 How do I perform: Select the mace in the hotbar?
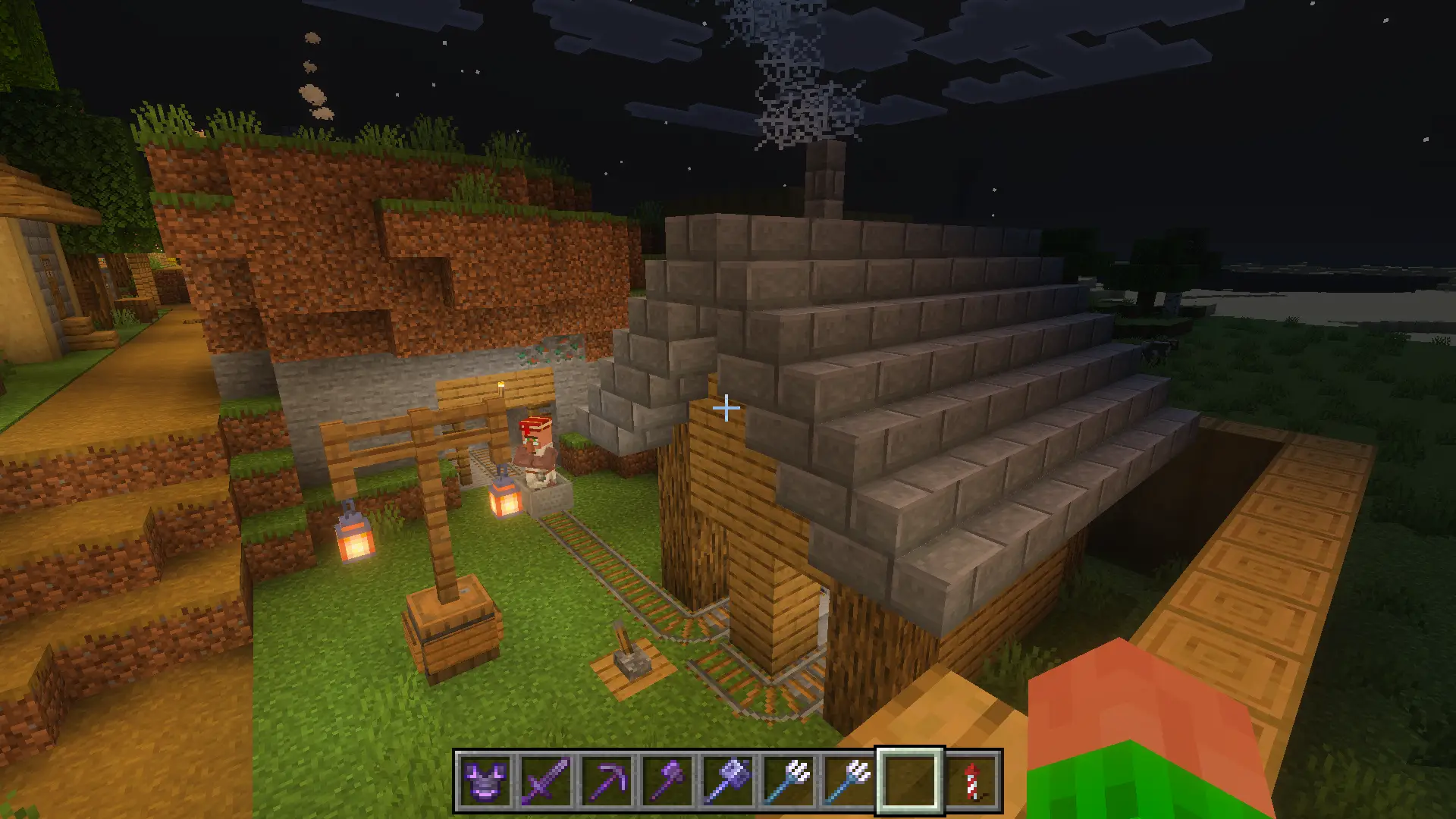(728, 780)
